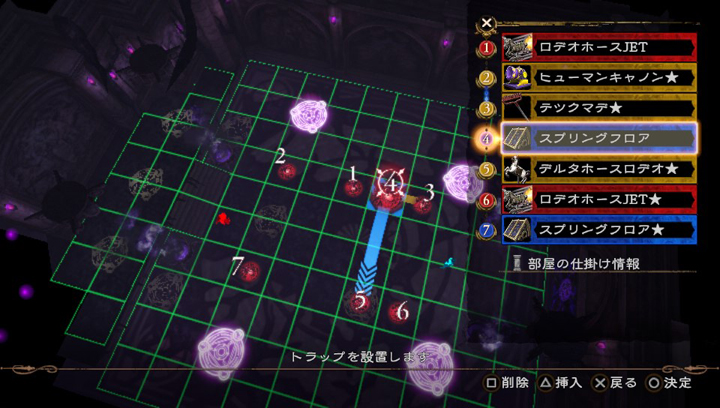Select the テツクマデ★ trap entry

click(598, 107)
